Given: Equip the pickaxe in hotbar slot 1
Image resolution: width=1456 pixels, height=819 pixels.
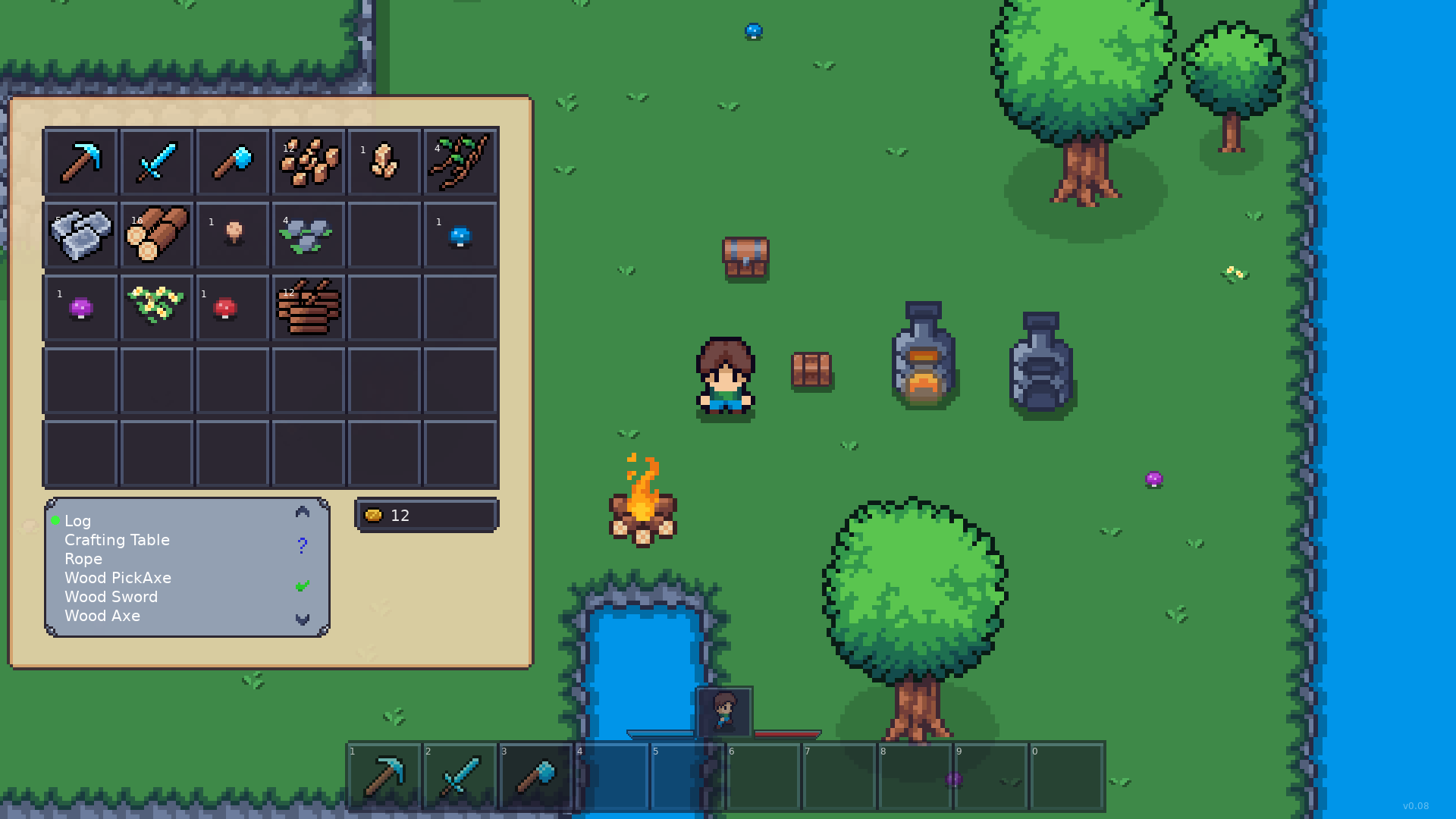Looking at the screenshot, I should (x=384, y=777).
